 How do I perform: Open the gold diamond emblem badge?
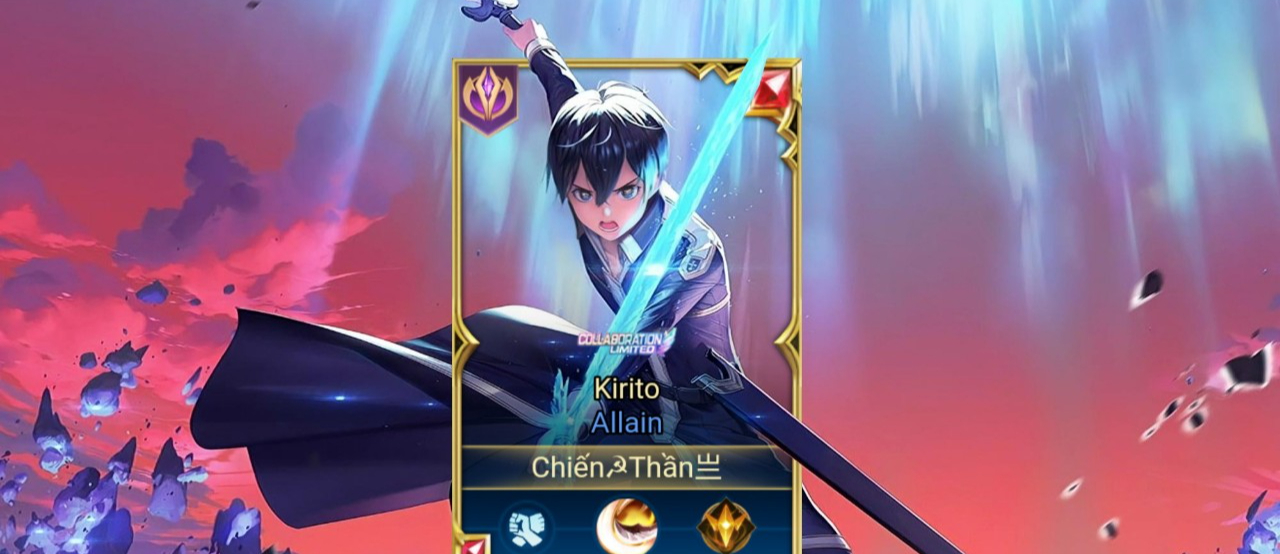point(726,526)
